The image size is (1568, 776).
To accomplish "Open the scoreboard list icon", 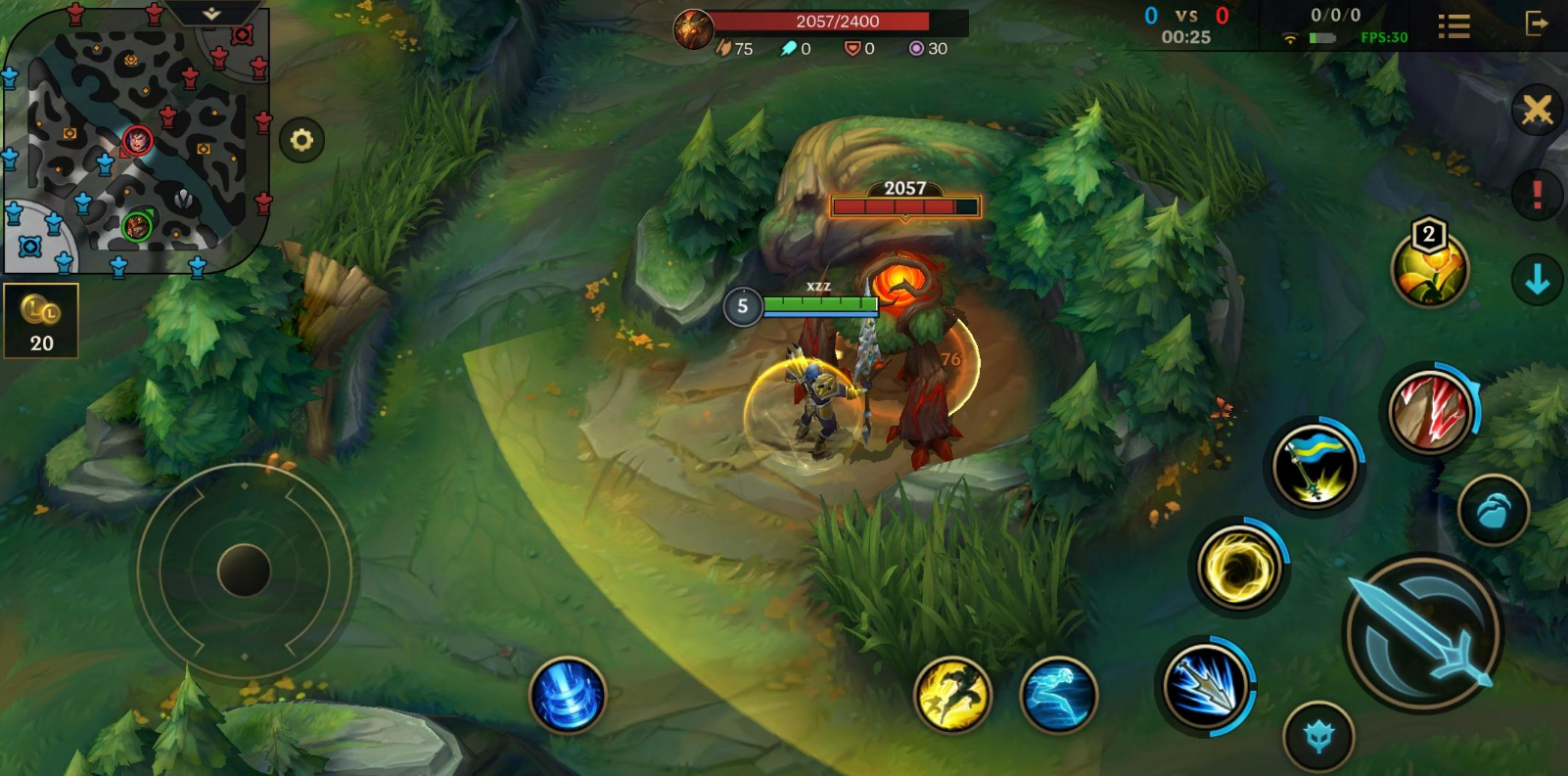I will (1453, 26).
